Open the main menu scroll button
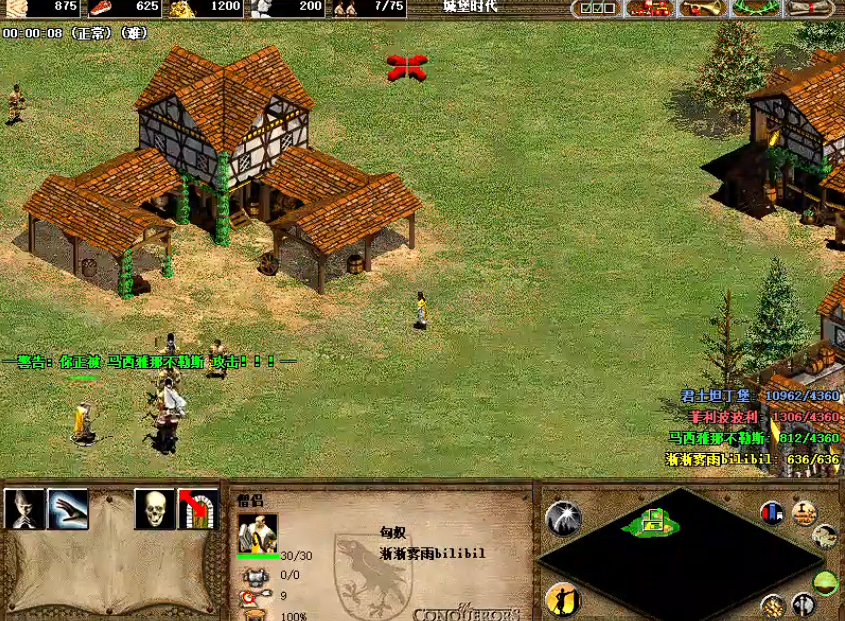Screen dimensions: 845x621 click(810, 8)
